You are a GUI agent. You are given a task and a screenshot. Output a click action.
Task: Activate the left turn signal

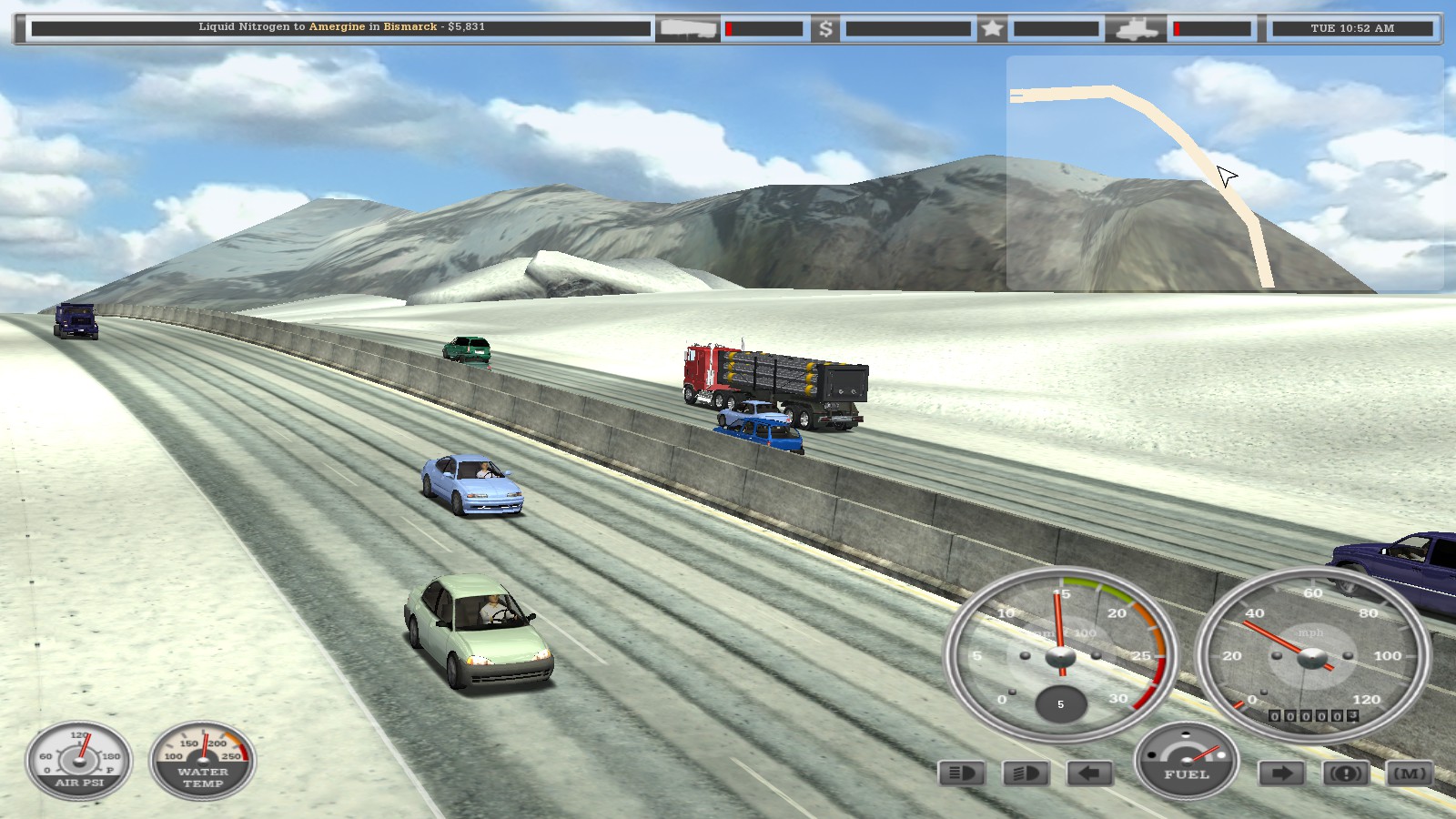point(1088,774)
